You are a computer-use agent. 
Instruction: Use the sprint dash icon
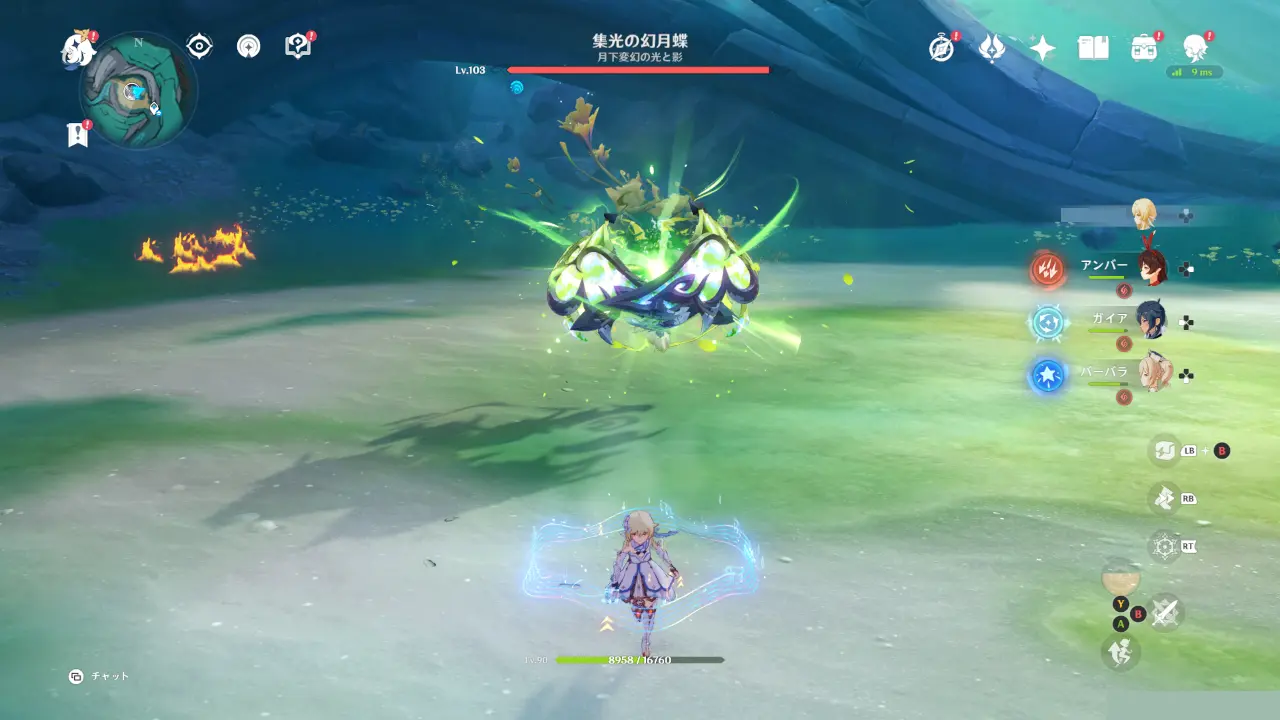pyautogui.click(x=1120, y=652)
